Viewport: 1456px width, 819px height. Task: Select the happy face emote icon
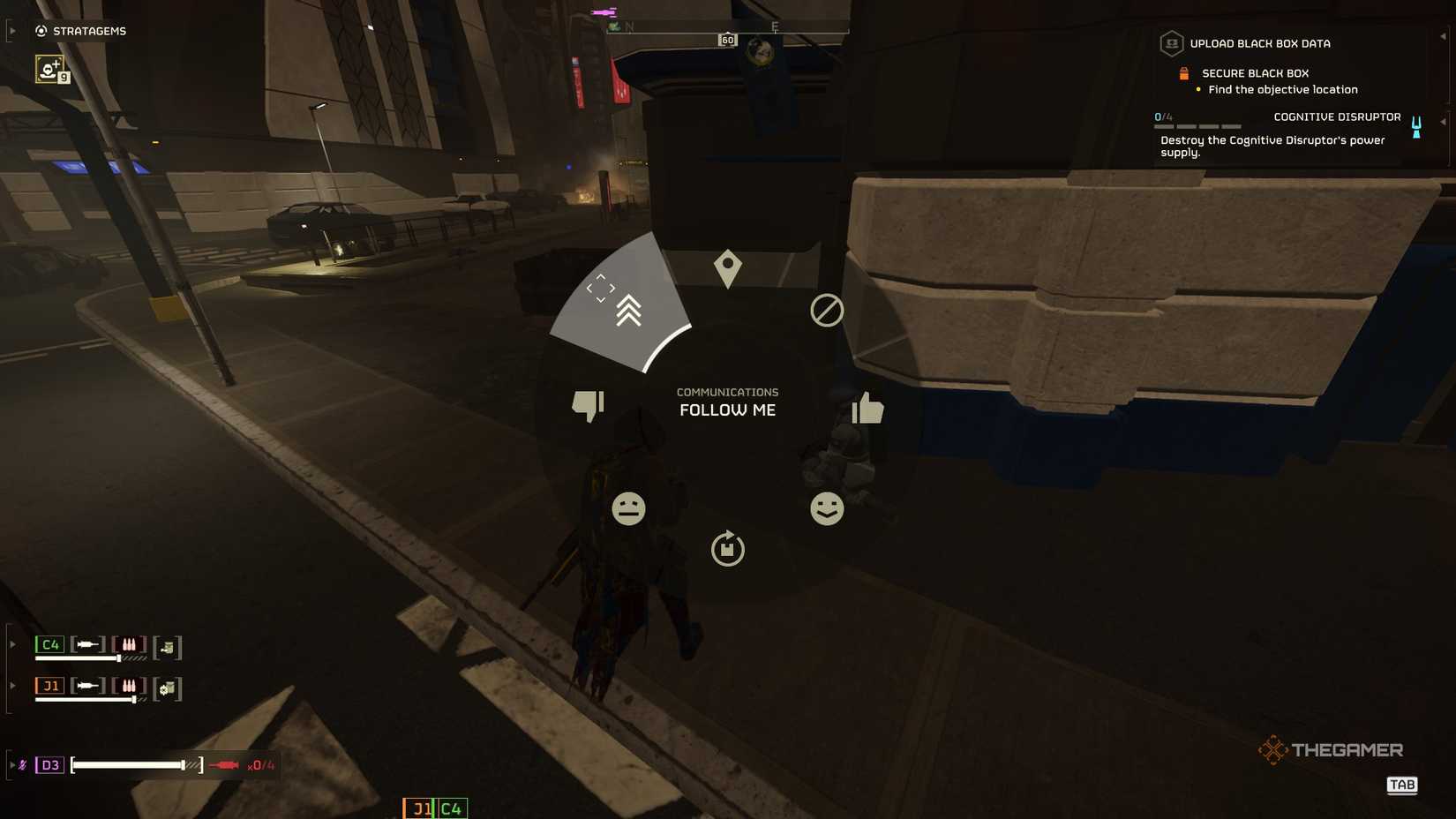(x=826, y=508)
